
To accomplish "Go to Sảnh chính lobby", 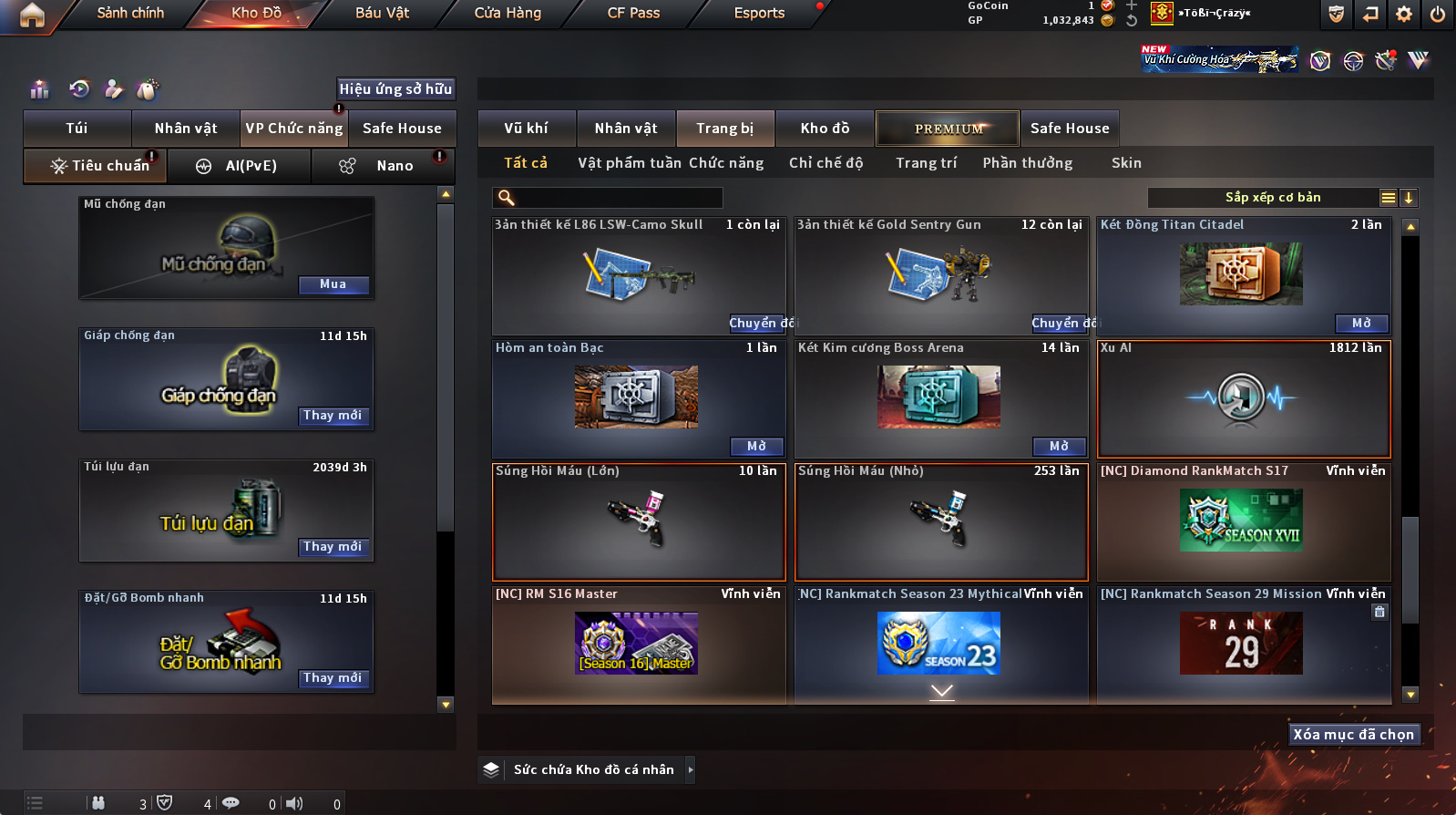I will [130, 13].
